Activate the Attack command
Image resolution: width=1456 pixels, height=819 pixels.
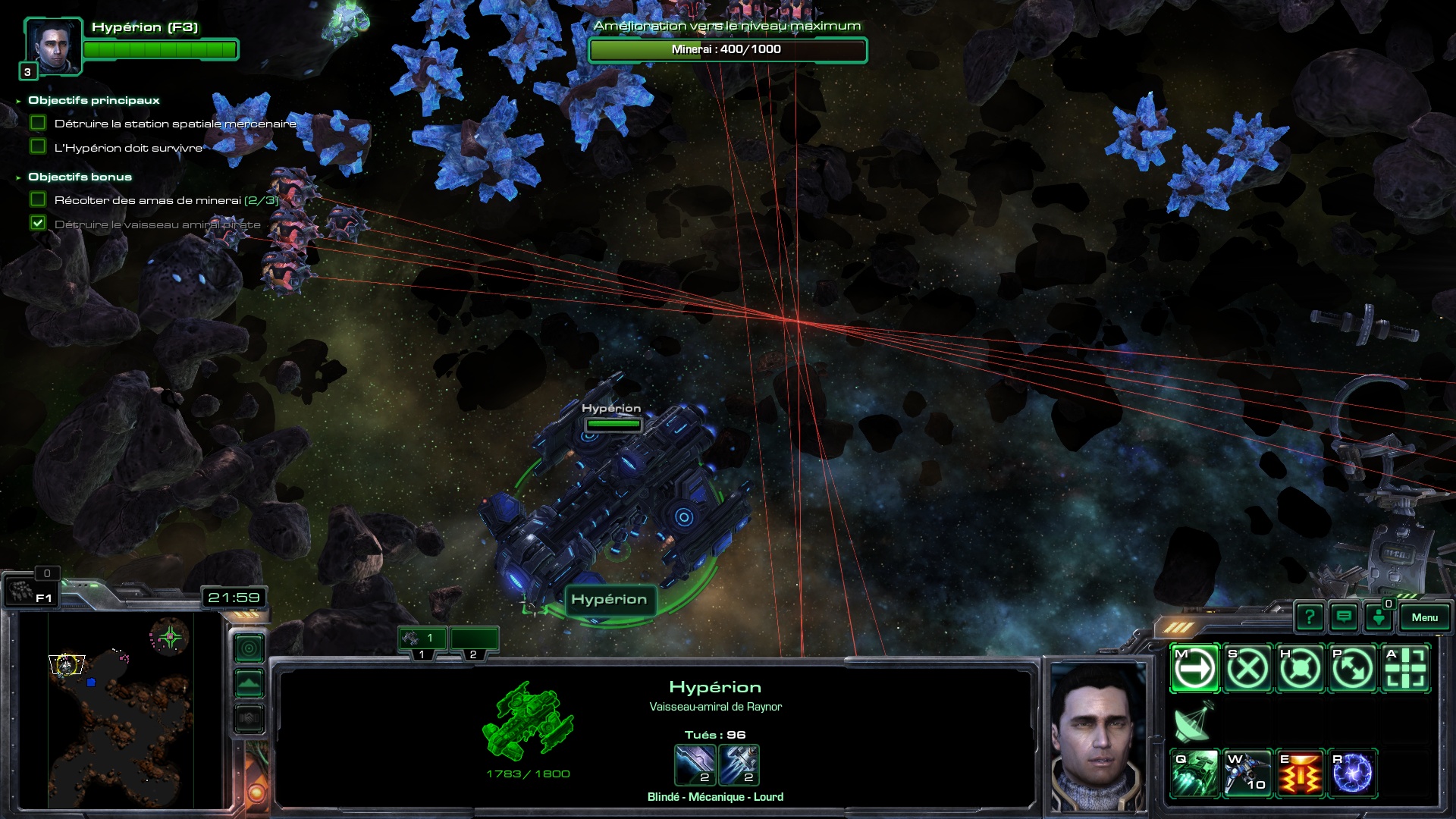coord(1405,668)
